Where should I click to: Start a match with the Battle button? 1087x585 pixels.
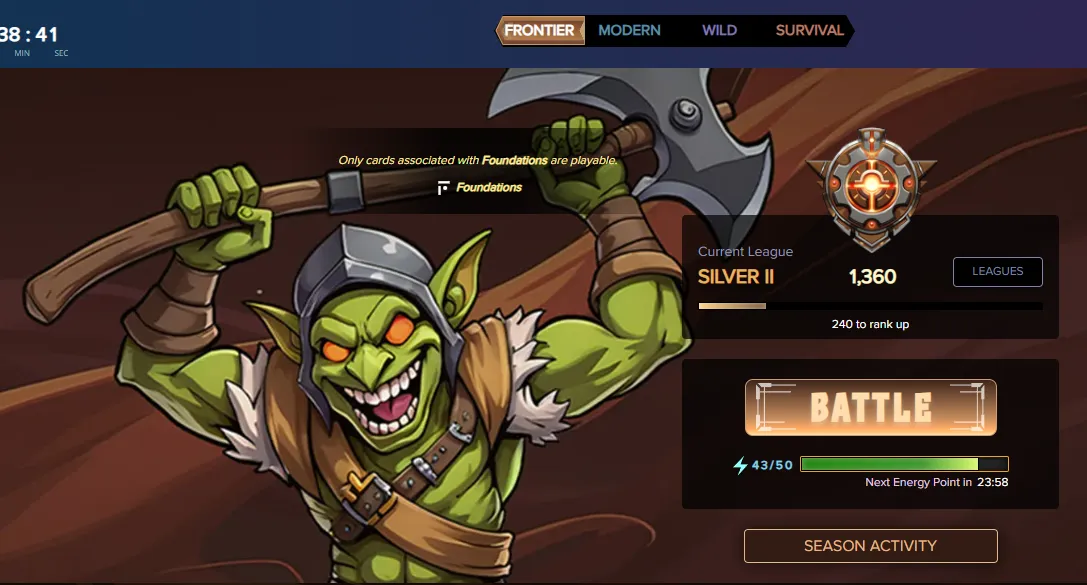coord(870,407)
